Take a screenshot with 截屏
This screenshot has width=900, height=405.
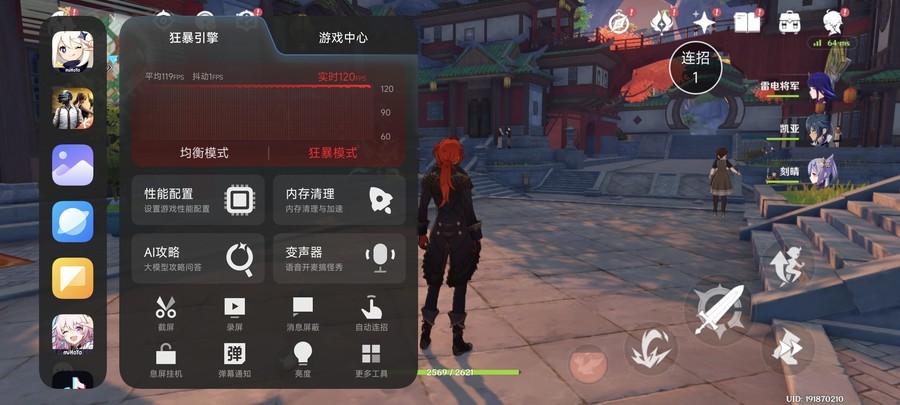(x=166, y=313)
